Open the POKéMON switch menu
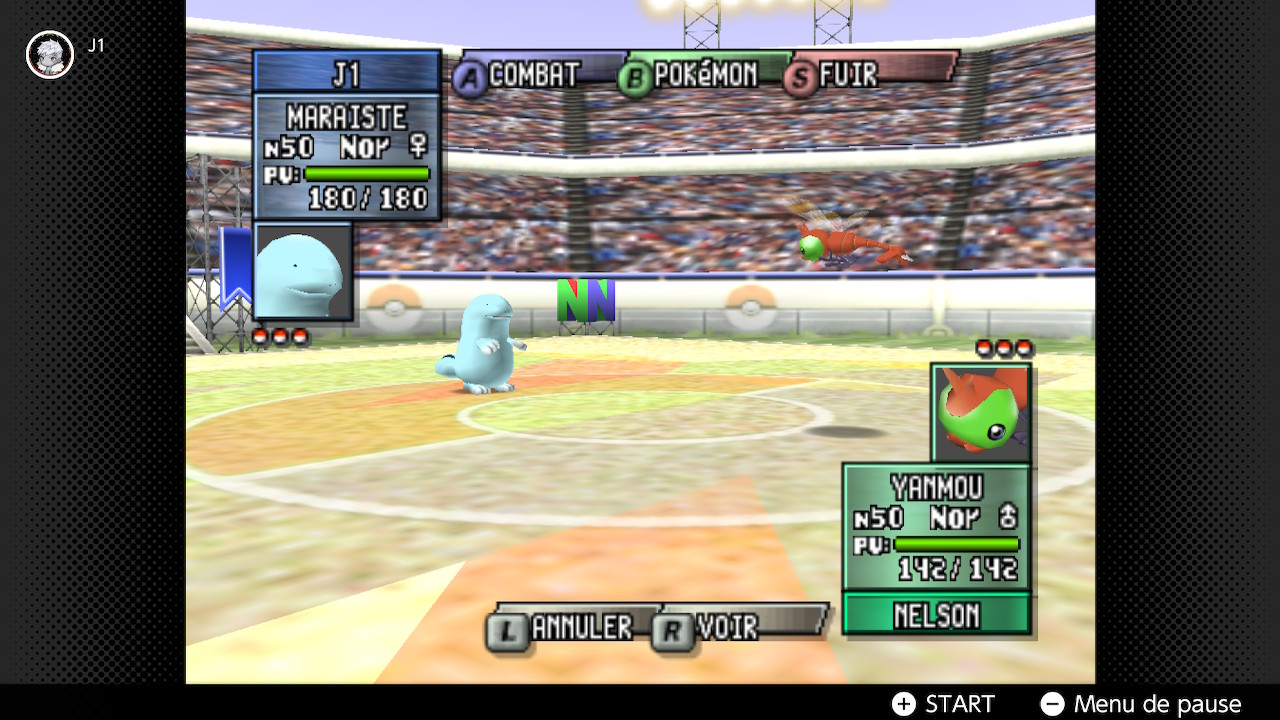The width and height of the screenshot is (1280, 720). tap(690, 75)
